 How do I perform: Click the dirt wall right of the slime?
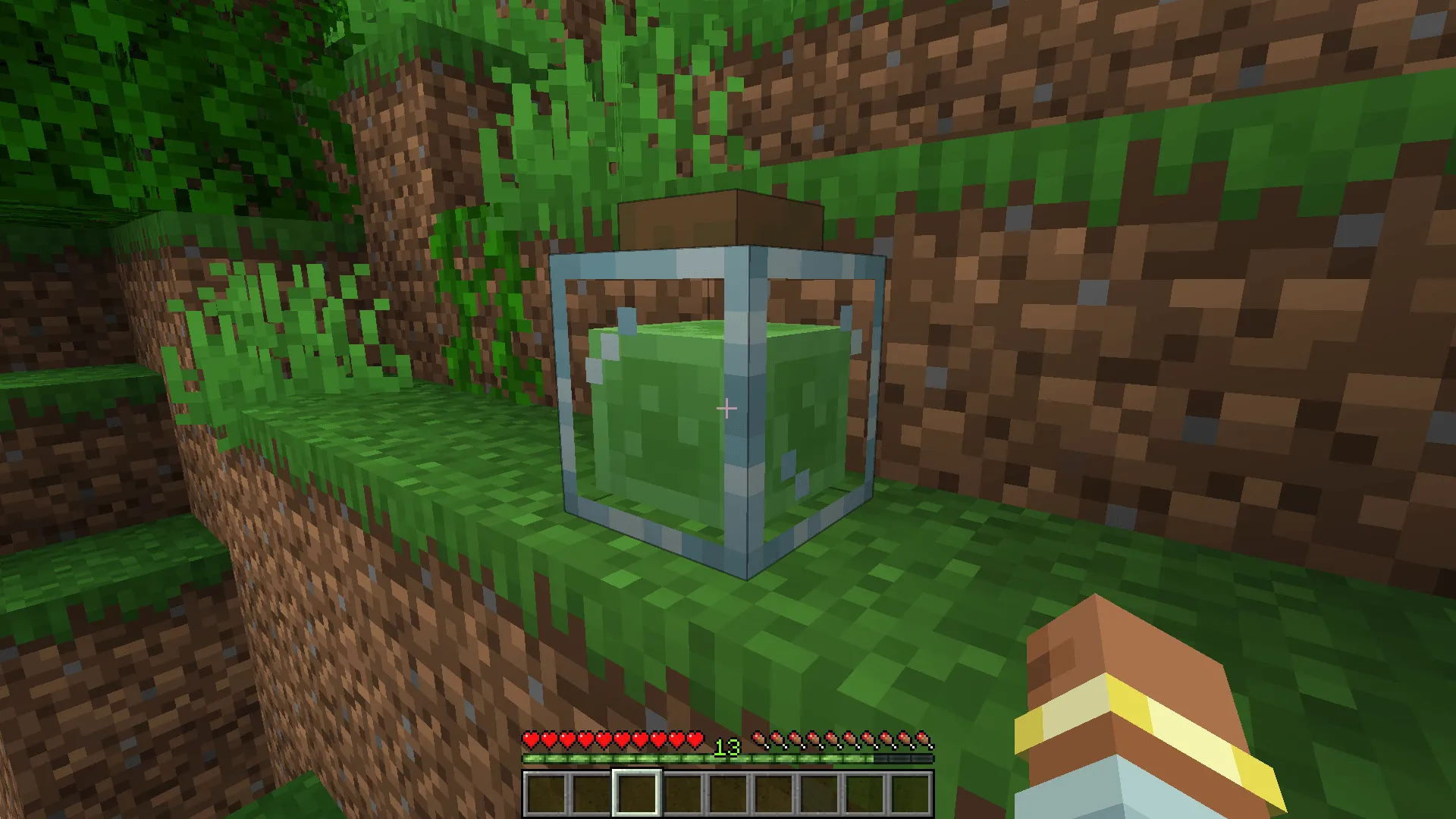point(1100,379)
